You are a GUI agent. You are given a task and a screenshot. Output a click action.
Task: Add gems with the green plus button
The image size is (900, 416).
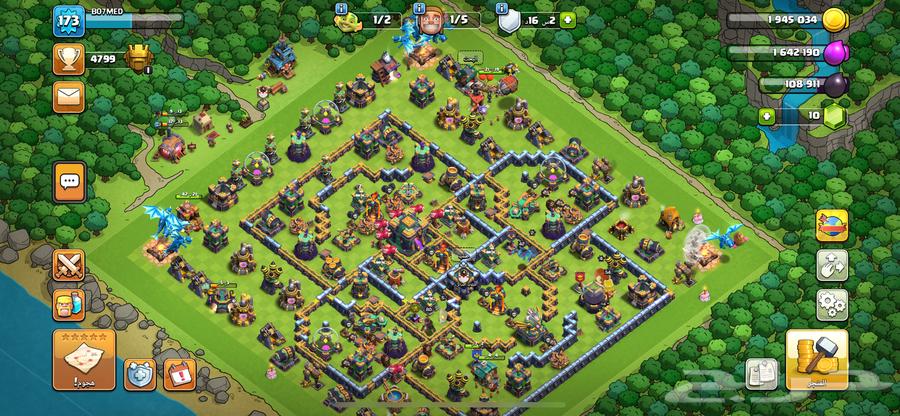pos(768,116)
